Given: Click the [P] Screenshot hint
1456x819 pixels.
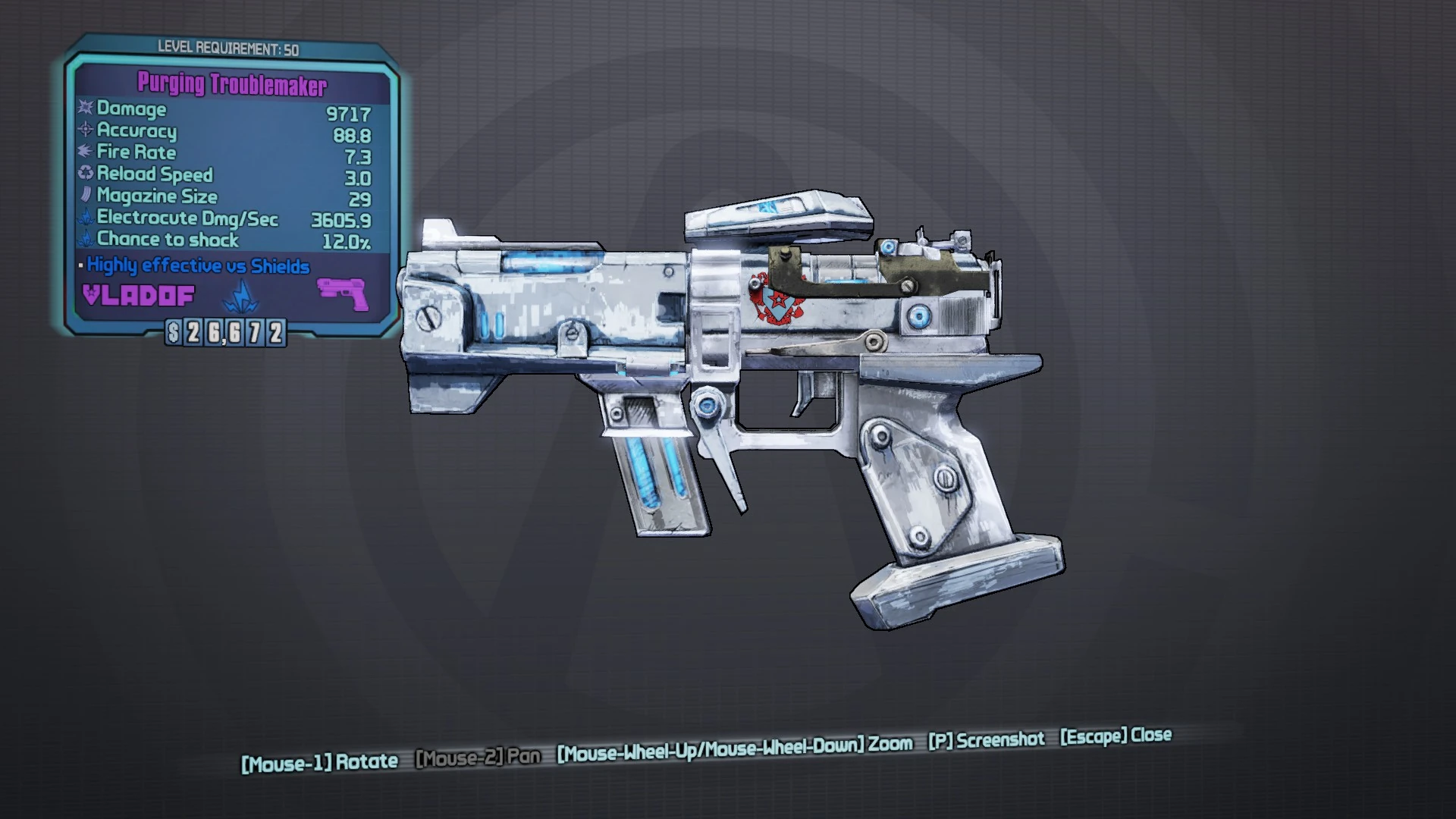Looking at the screenshot, I should [x=986, y=741].
